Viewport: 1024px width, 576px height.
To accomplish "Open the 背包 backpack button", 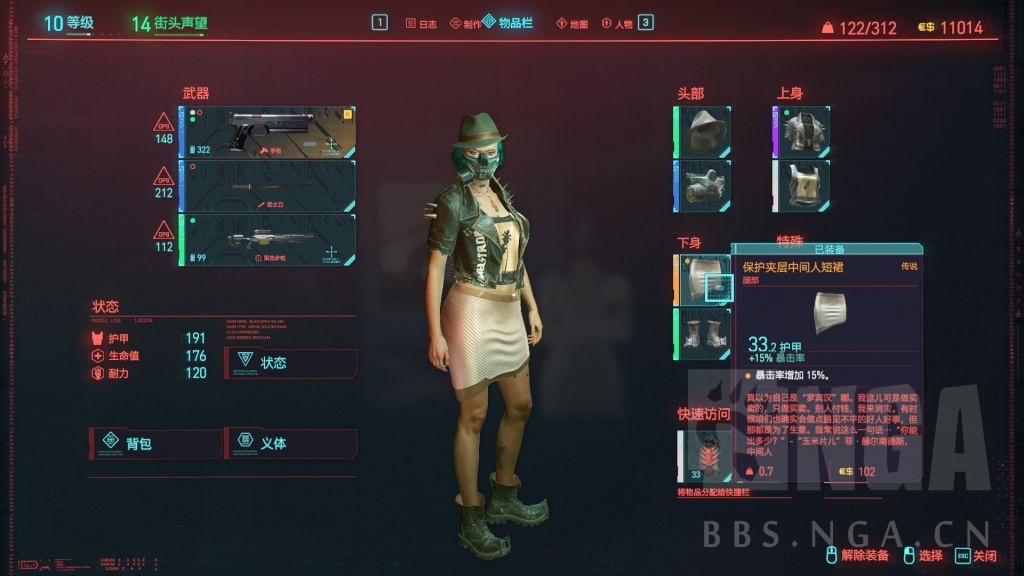I will click(x=155, y=442).
